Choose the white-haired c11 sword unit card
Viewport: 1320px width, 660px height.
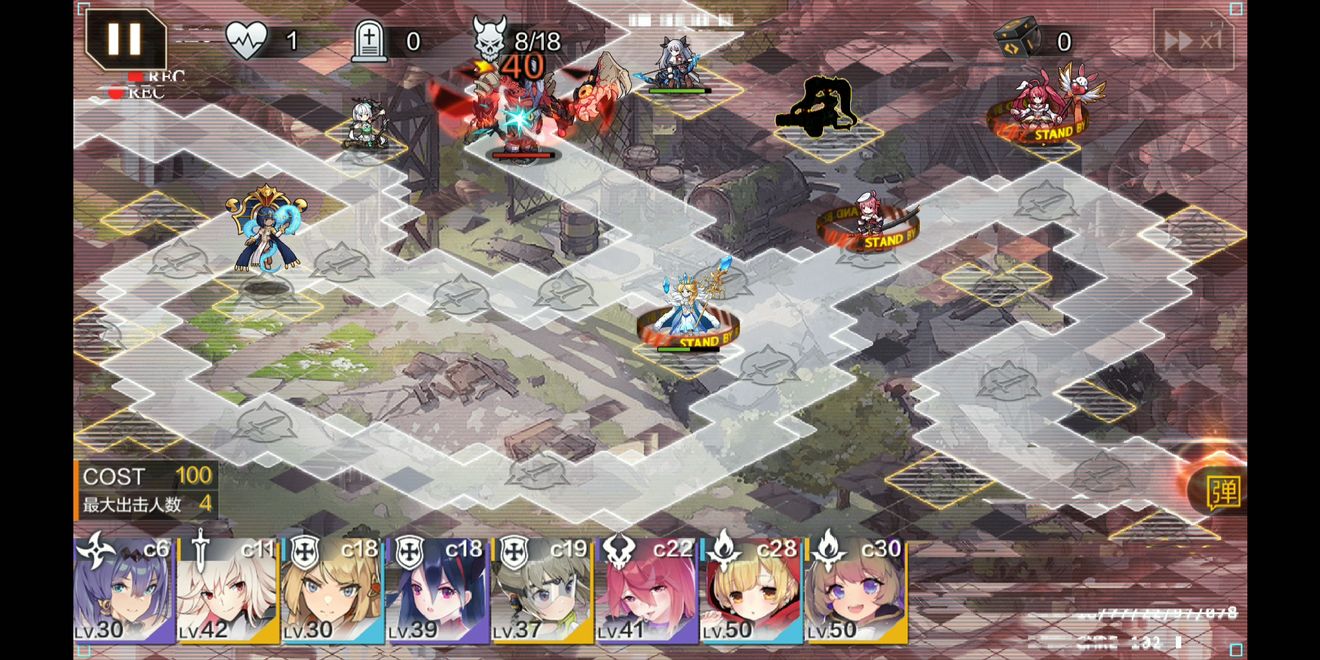coord(228,592)
